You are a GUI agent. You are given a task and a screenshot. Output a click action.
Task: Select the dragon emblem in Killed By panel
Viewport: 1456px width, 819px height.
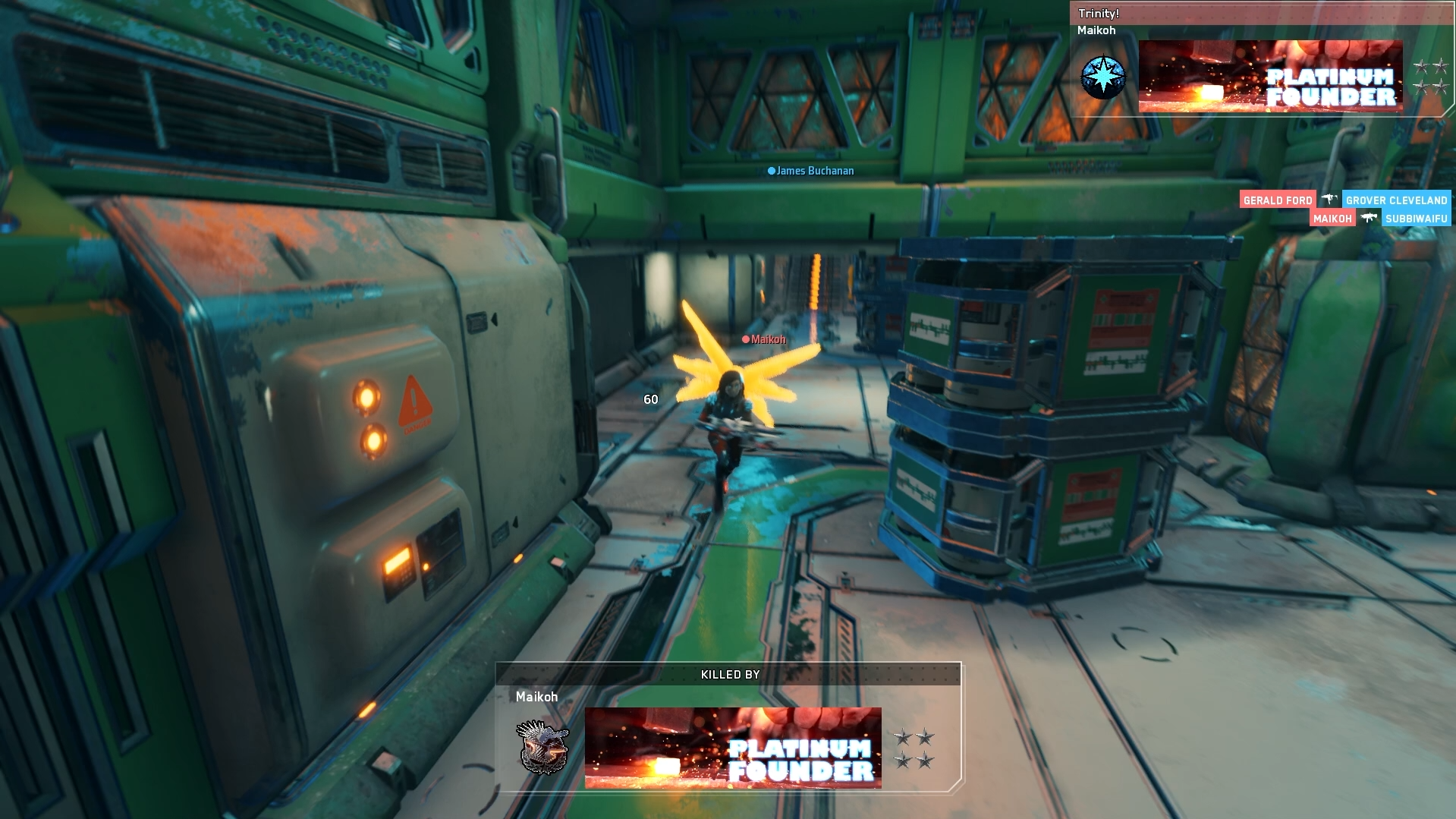point(542,747)
